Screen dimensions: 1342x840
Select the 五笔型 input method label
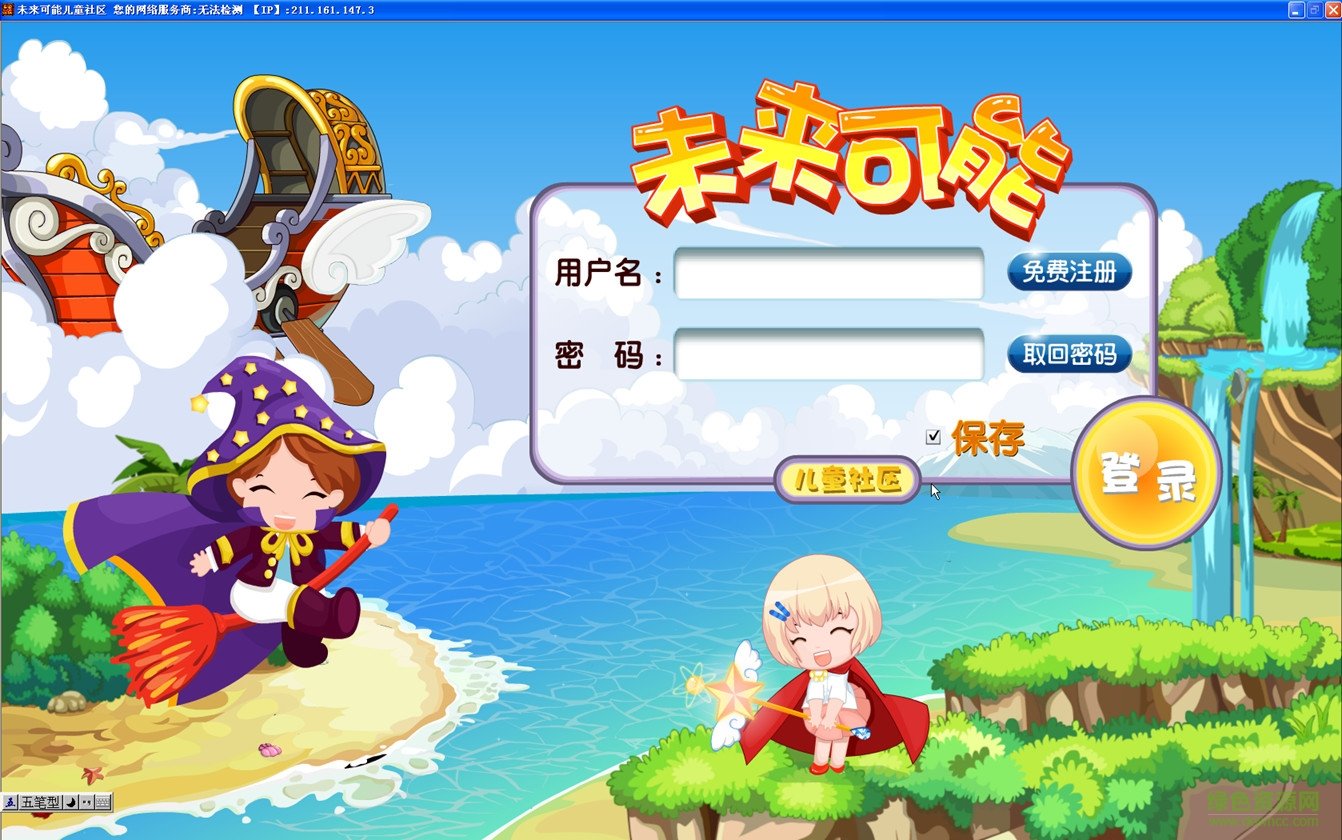click(40, 803)
